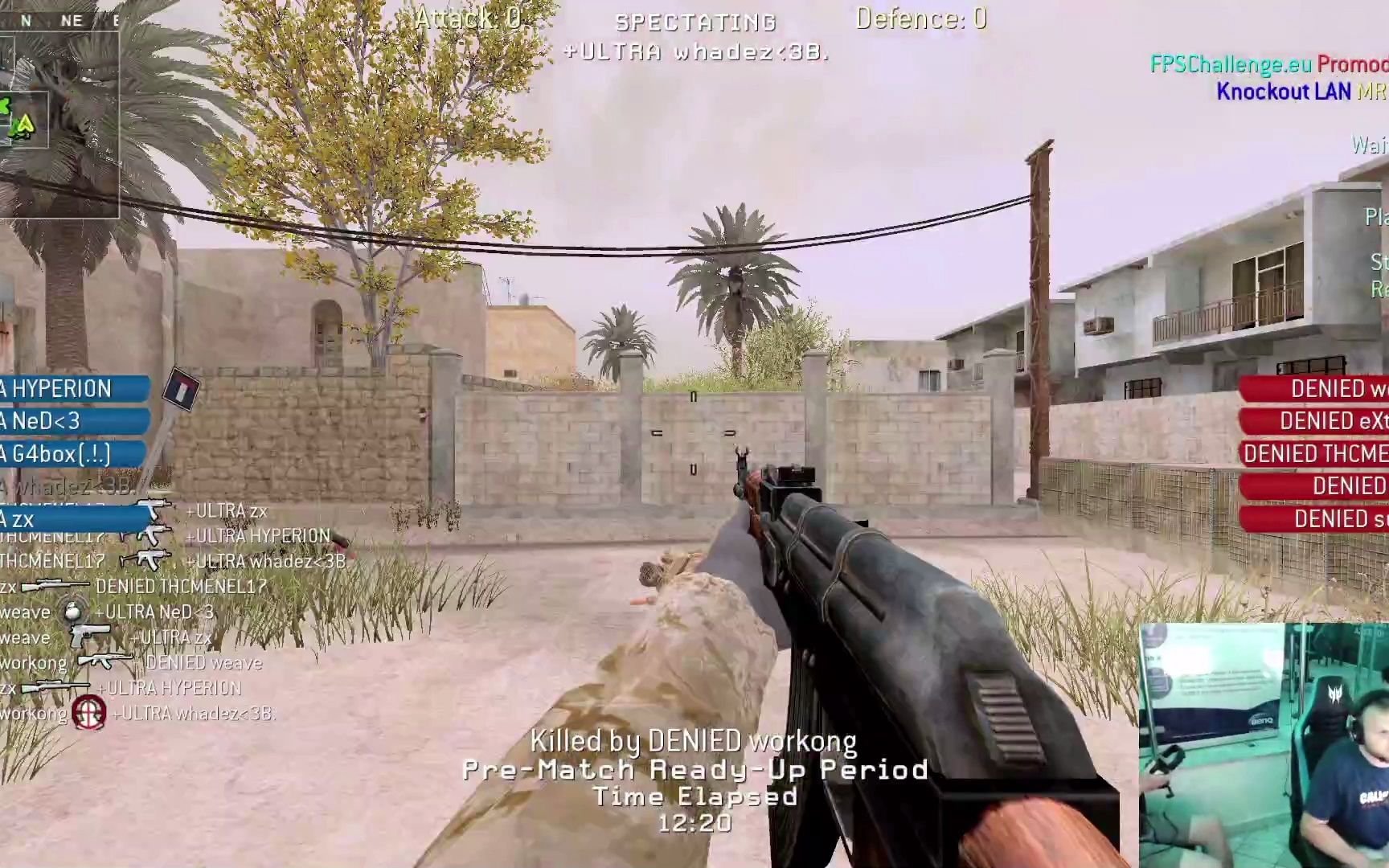The width and height of the screenshot is (1389, 868).
Task: Click the bolt-action rifle icon next to zx
Action: [x=54, y=686]
